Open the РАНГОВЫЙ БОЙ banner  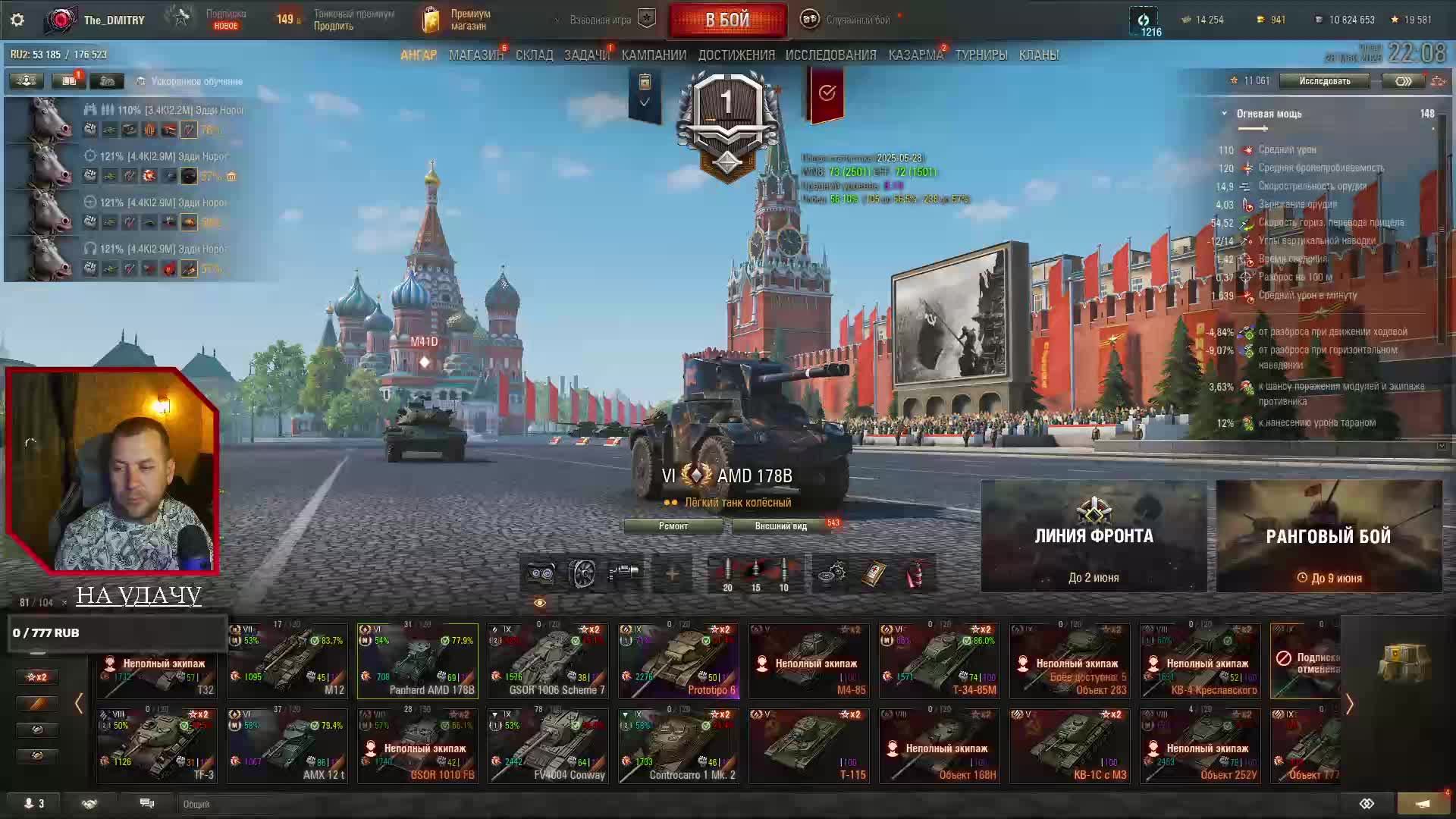click(1329, 536)
